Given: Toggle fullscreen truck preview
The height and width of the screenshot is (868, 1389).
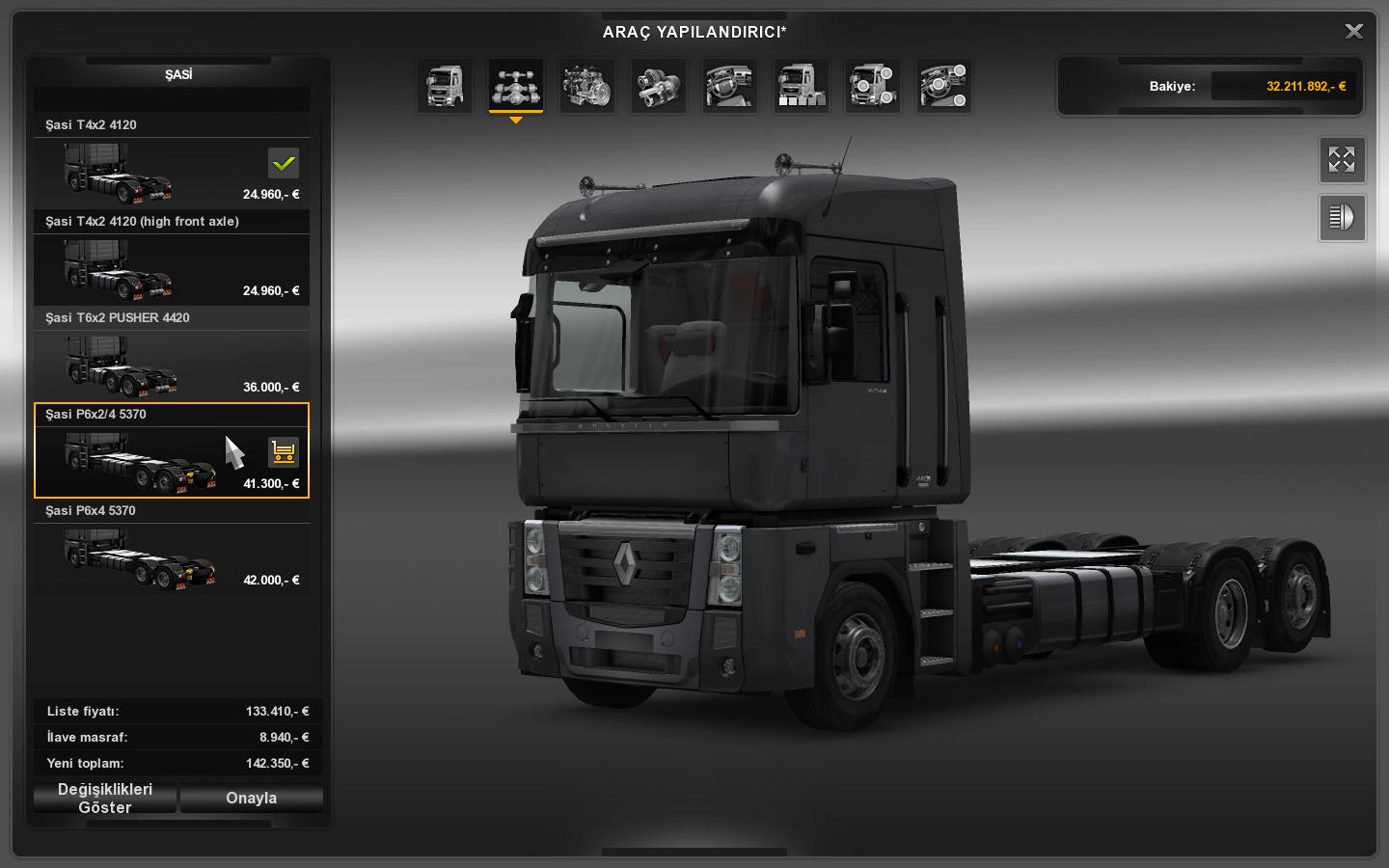Looking at the screenshot, I should coord(1342,159).
